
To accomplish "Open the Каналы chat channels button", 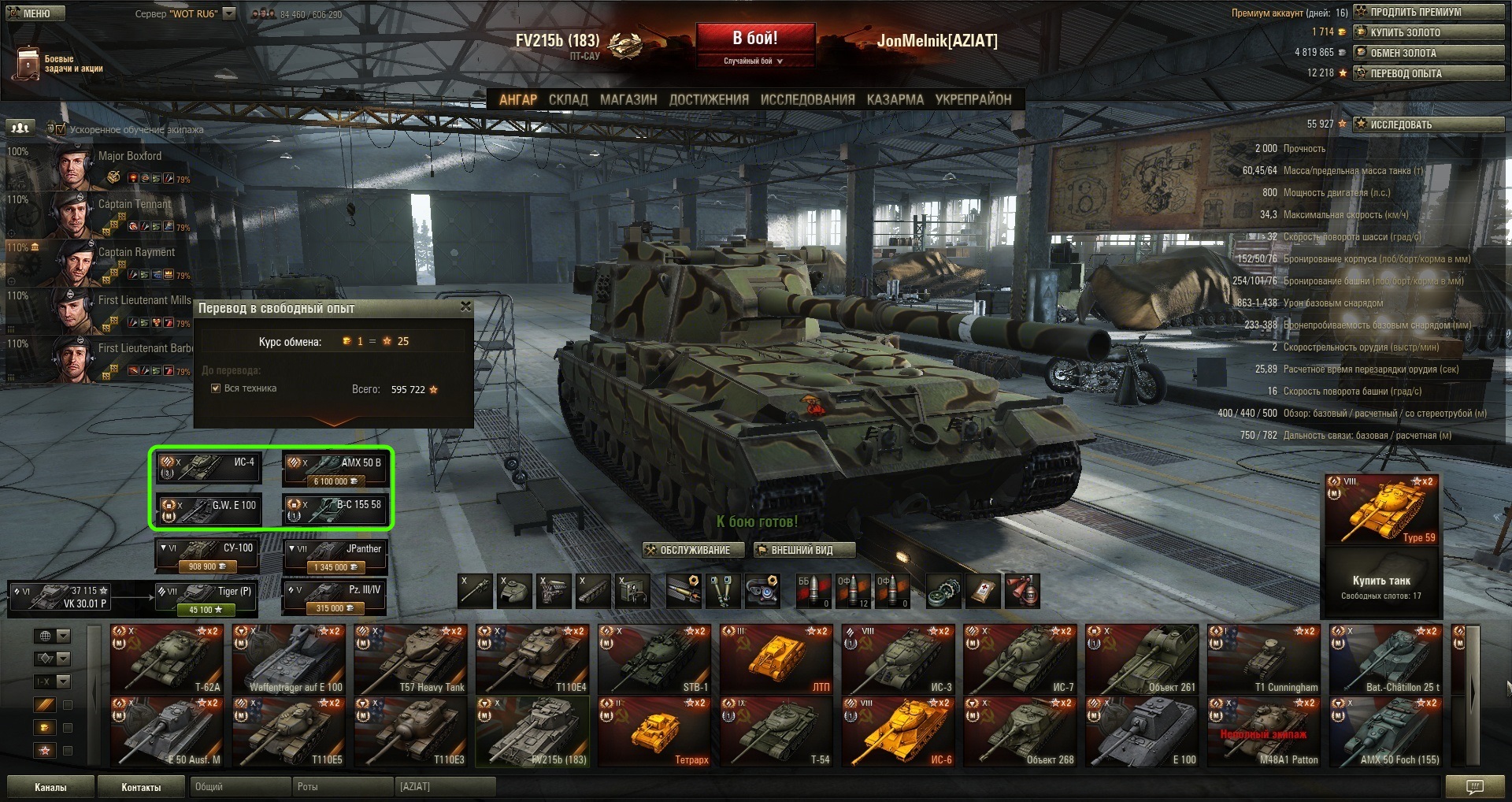I will click(x=50, y=787).
